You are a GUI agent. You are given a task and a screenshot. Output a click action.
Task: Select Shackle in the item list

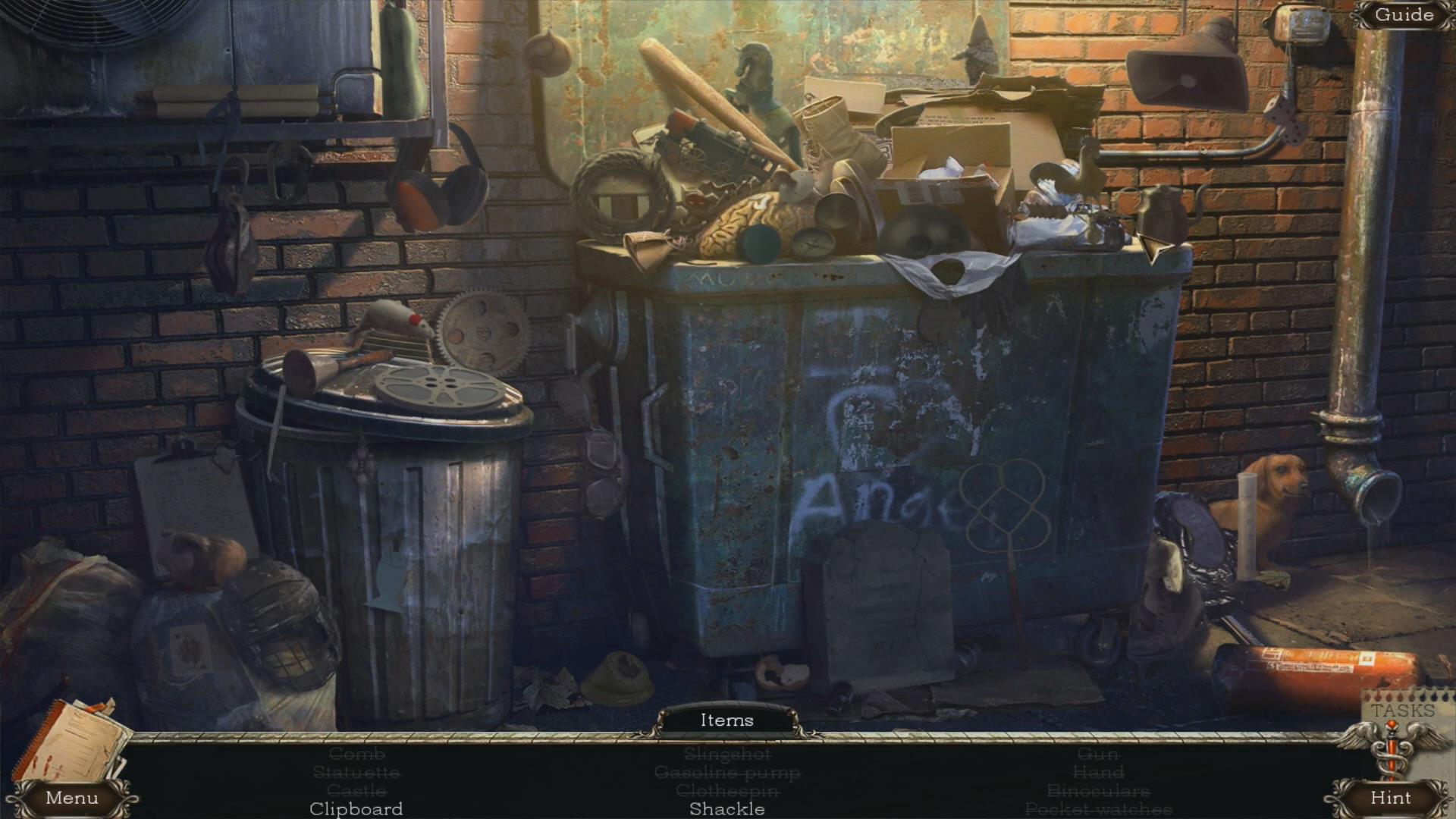point(726,809)
